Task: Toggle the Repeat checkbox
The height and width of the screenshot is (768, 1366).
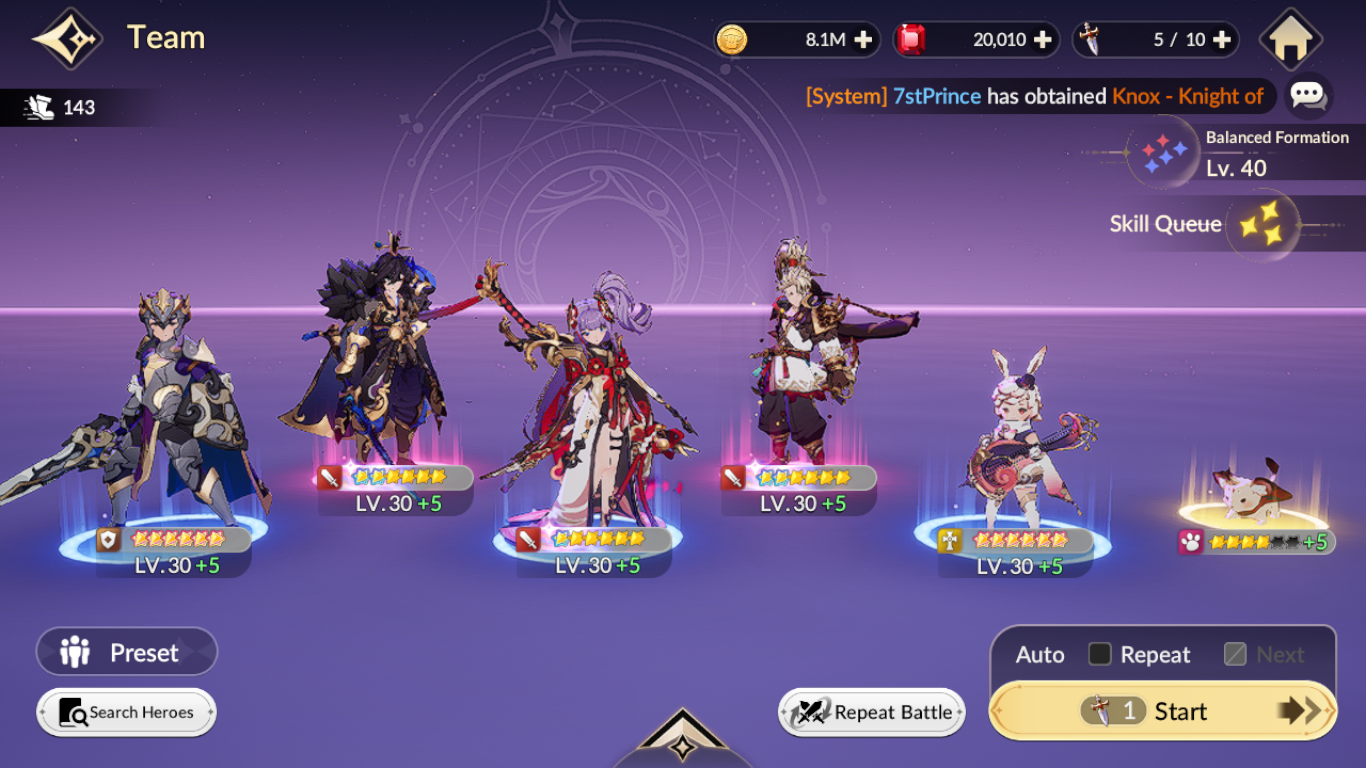Action: coord(1100,655)
